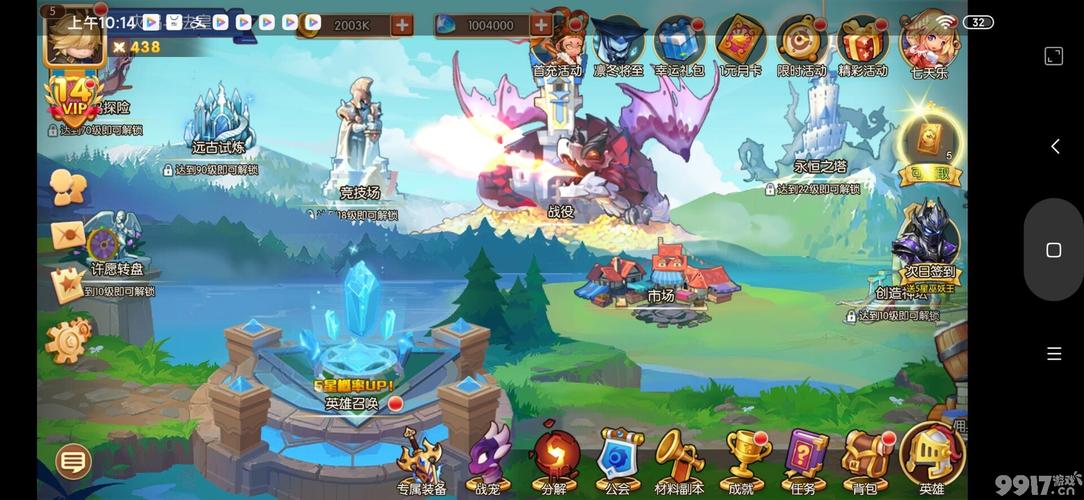This screenshot has height=500, width=1084.
Task: View the 成就 achievements trophy
Action: (742, 458)
